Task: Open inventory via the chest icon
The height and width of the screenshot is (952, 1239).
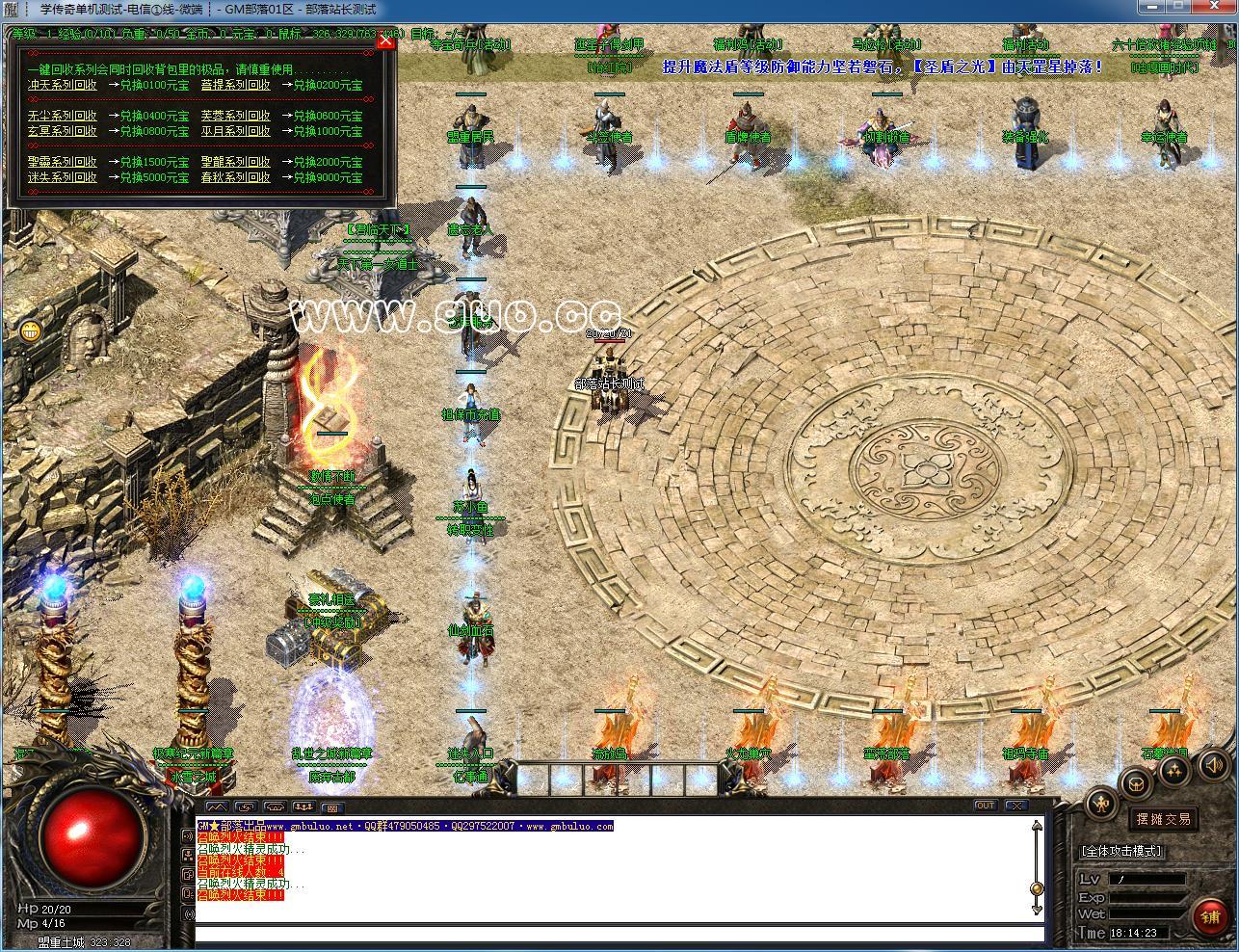Action: [1137, 784]
